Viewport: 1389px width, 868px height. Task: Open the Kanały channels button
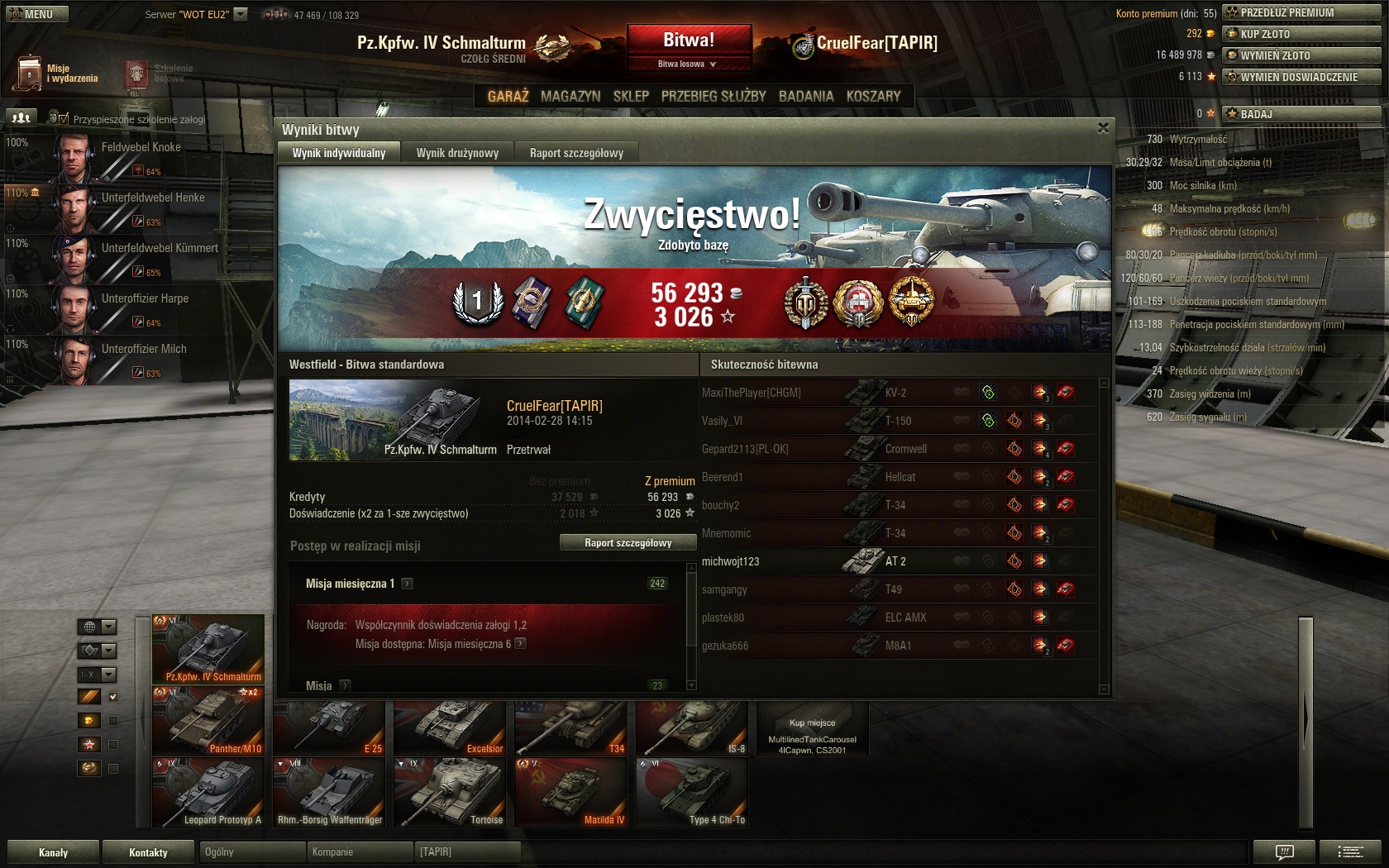pos(54,852)
